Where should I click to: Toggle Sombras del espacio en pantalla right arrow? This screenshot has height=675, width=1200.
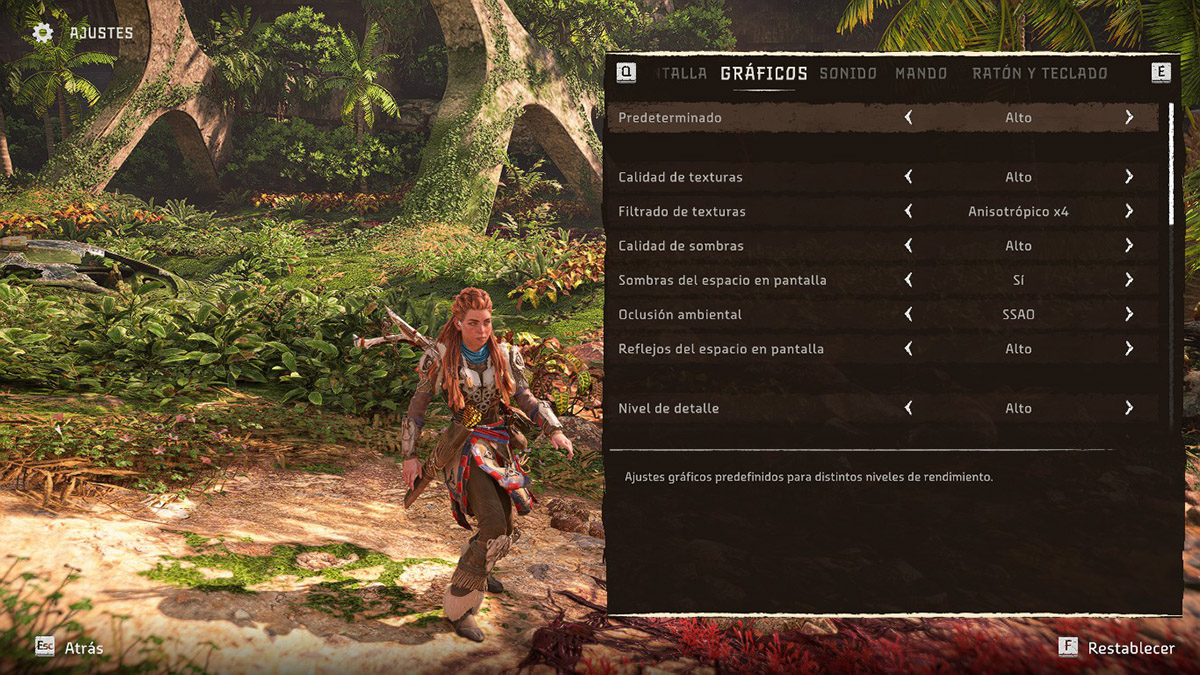1129,280
